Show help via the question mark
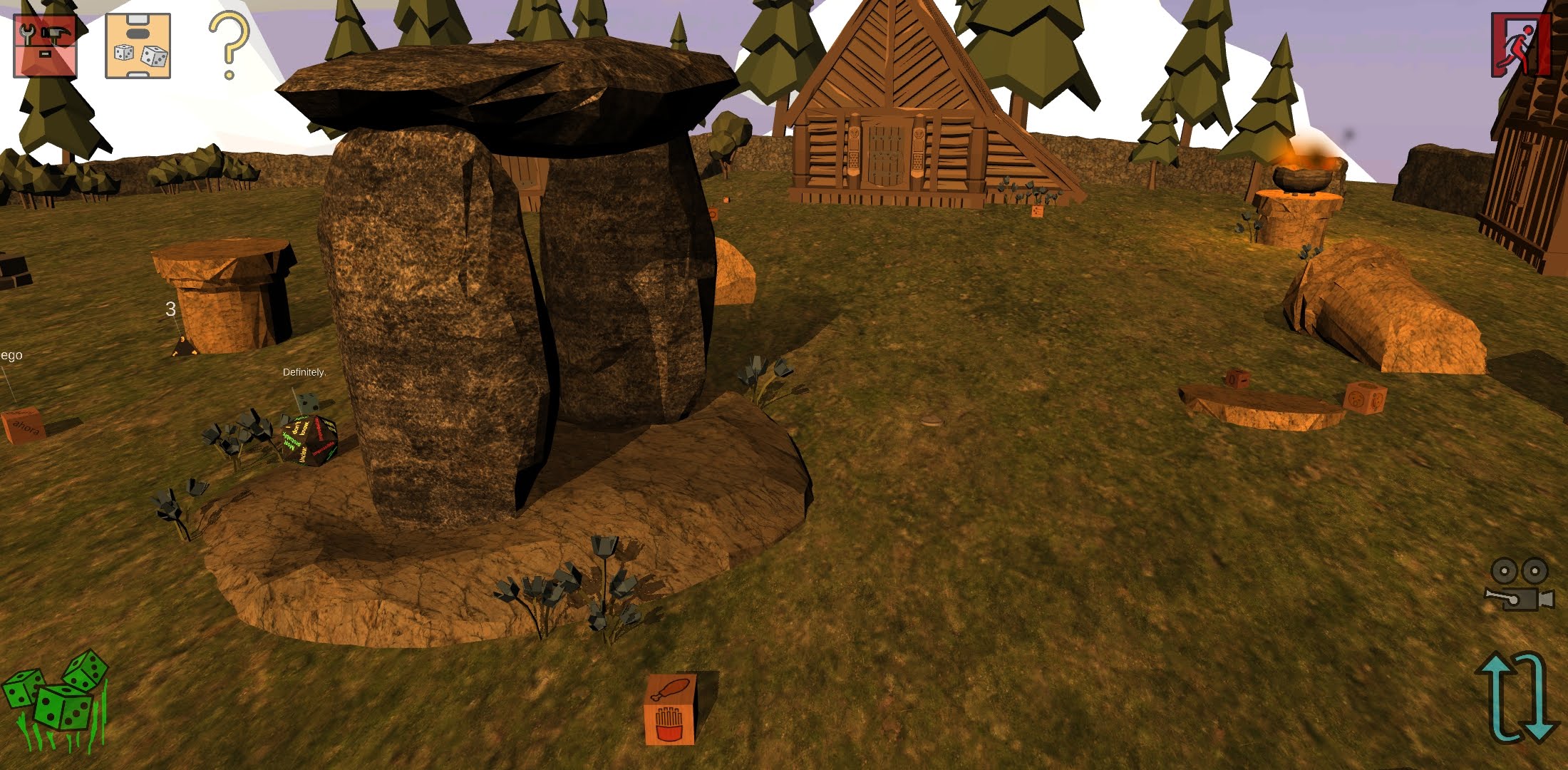 coord(229,44)
